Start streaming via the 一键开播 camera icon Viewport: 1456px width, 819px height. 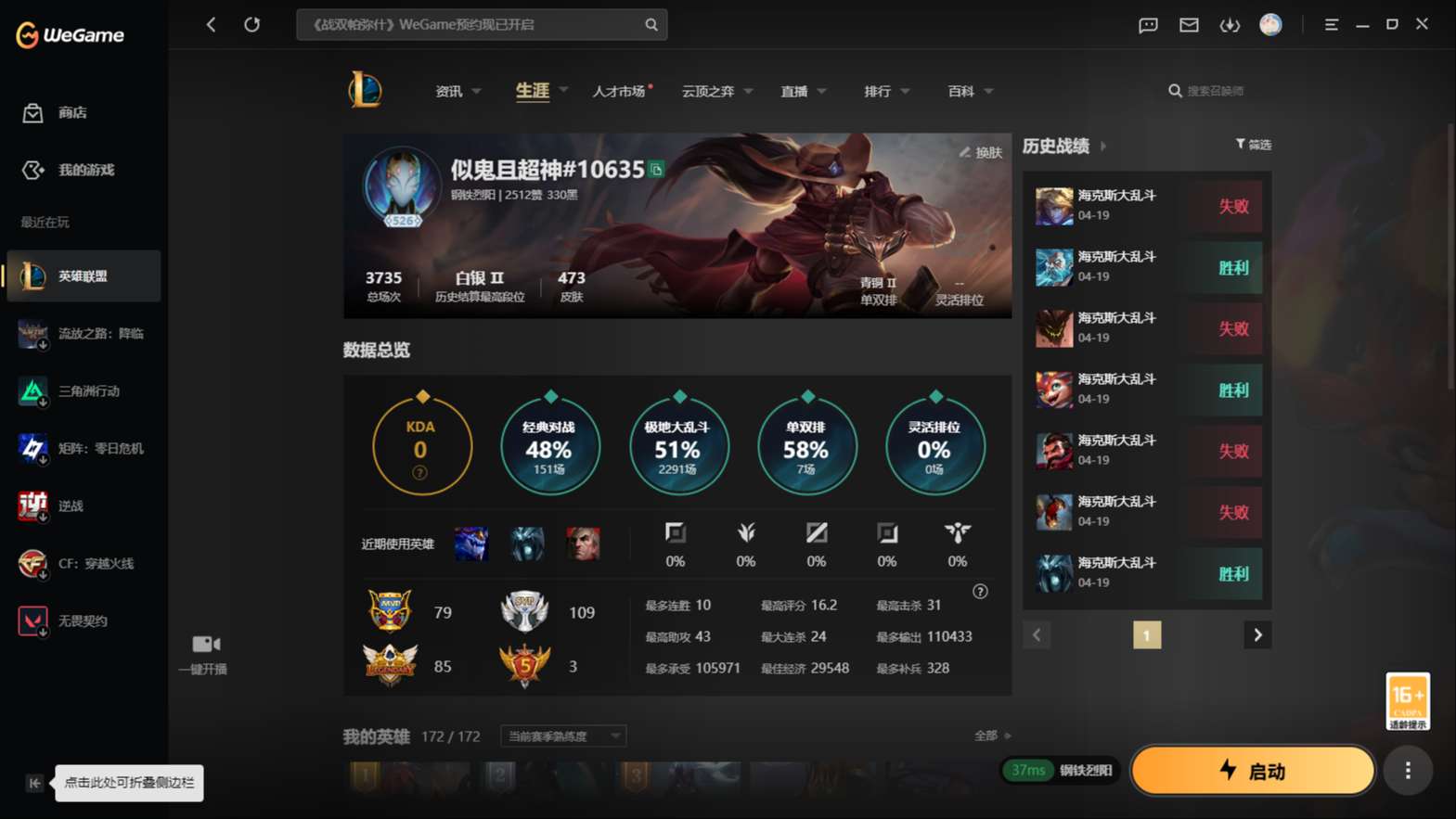pyautogui.click(x=204, y=644)
